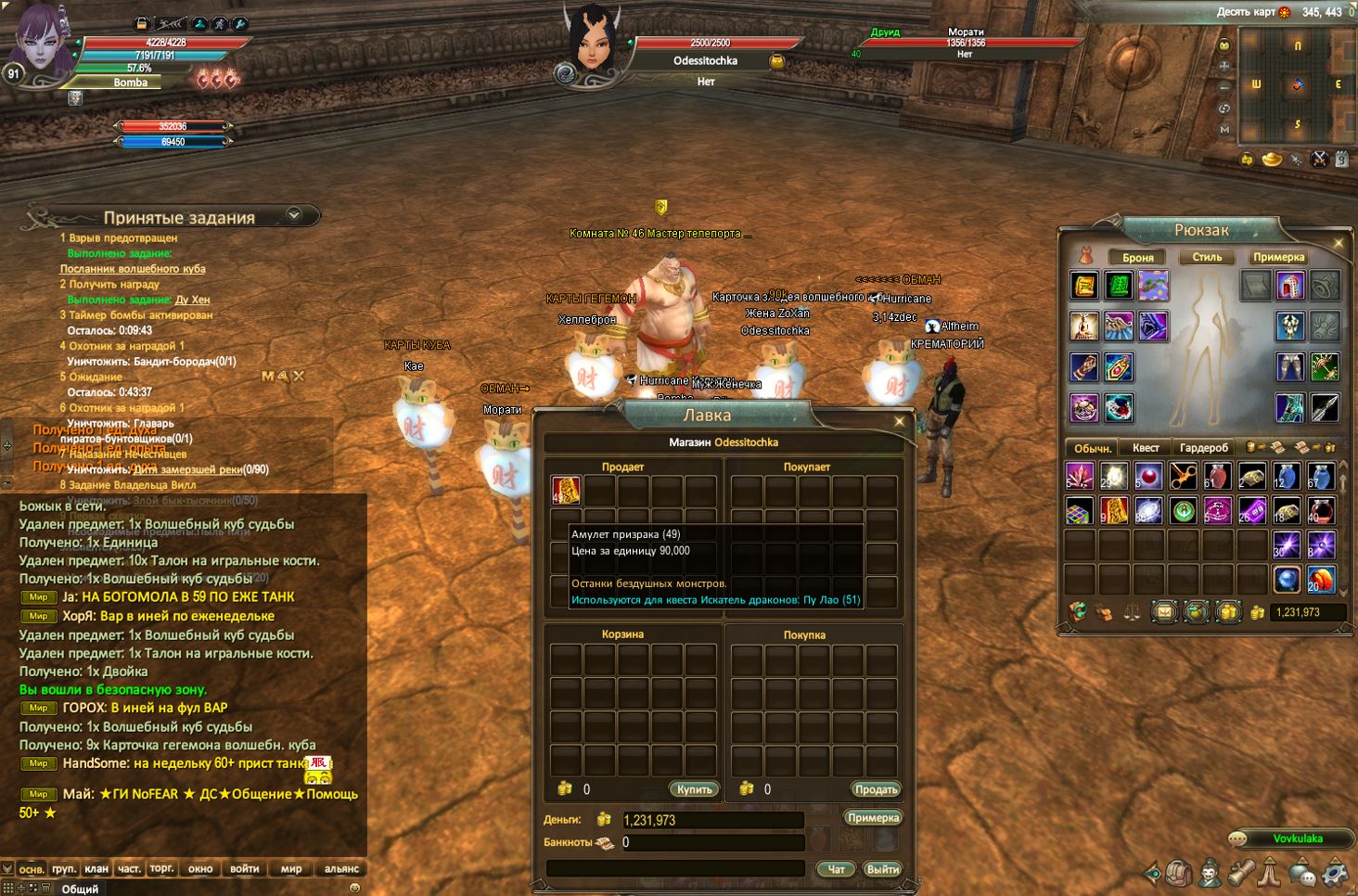
Task: Open the gear settings menu icon
Action: tap(1334, 873)
